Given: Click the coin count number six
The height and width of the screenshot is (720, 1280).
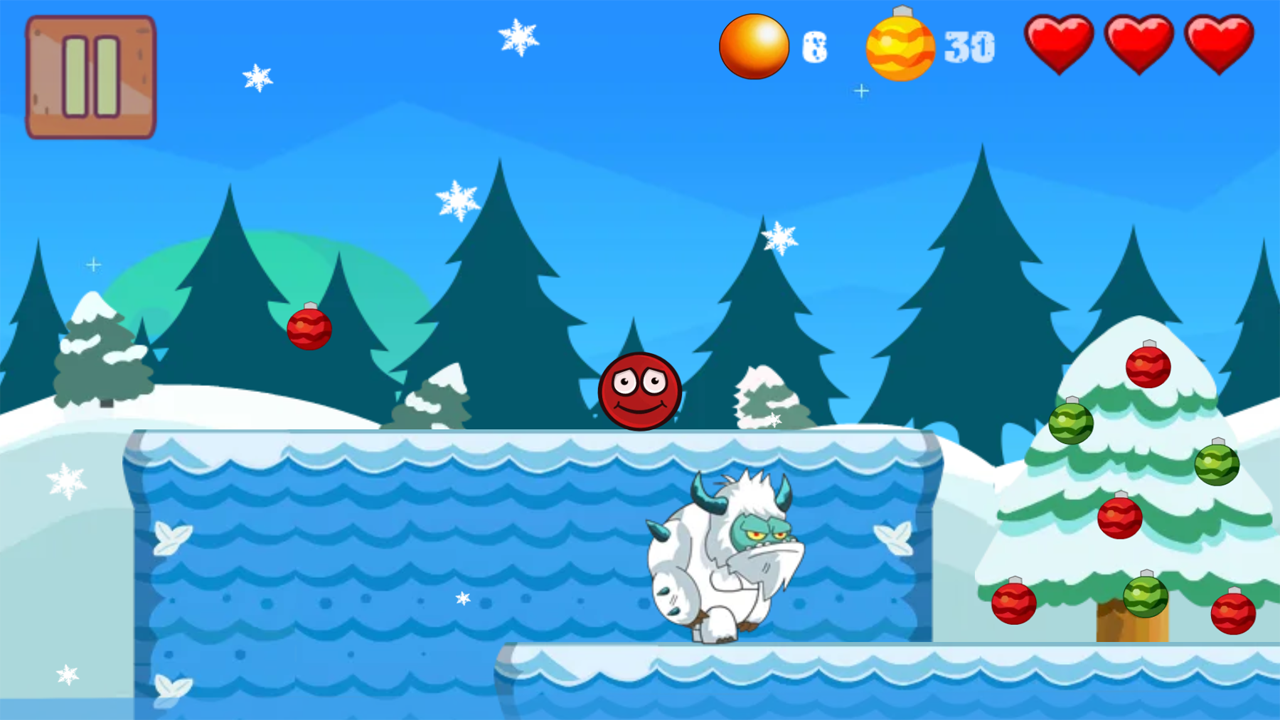Looking at the screenshot, I should 815,45.
